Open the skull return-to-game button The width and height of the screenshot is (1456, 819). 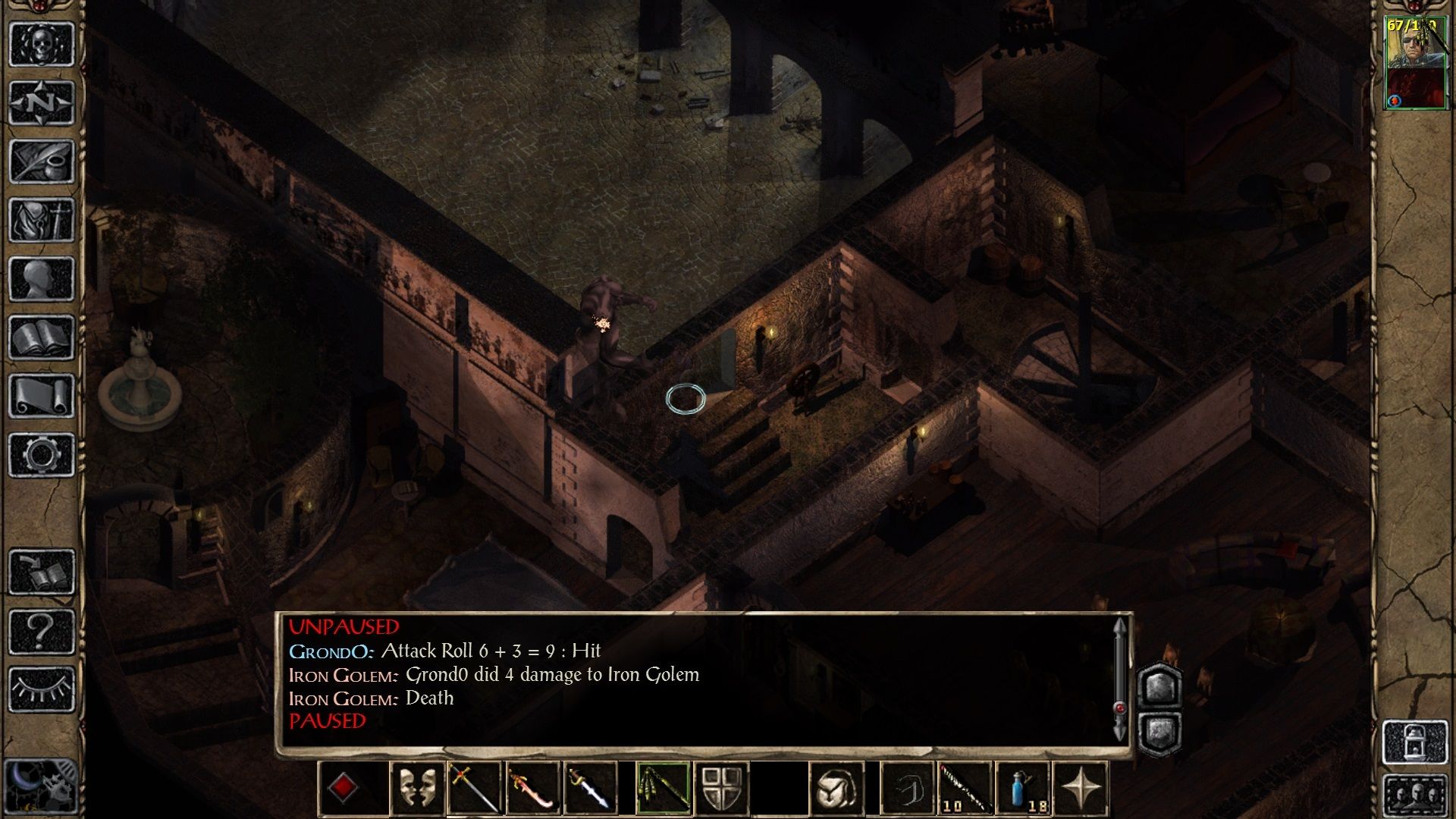(42, 44)
